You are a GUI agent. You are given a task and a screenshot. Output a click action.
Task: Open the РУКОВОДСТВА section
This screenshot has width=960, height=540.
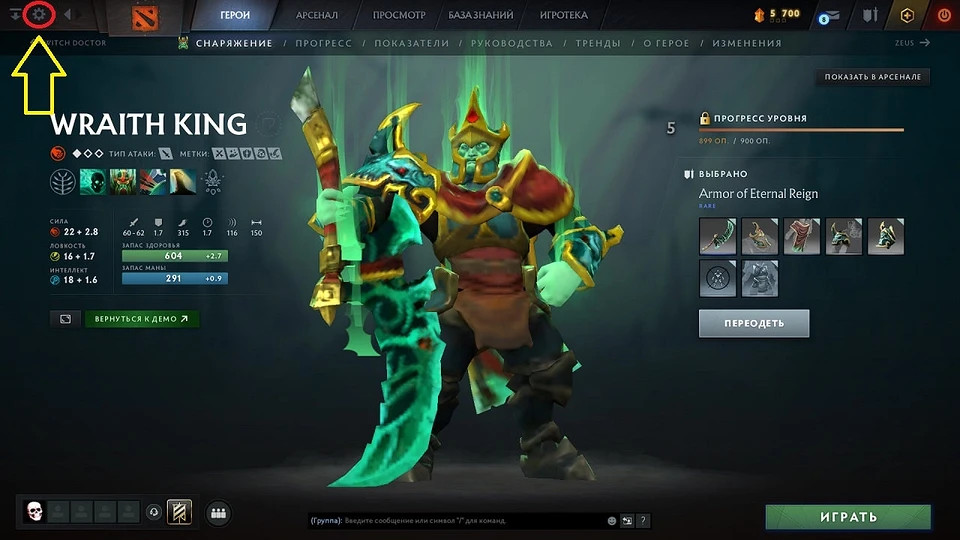[x=513, y=44]
